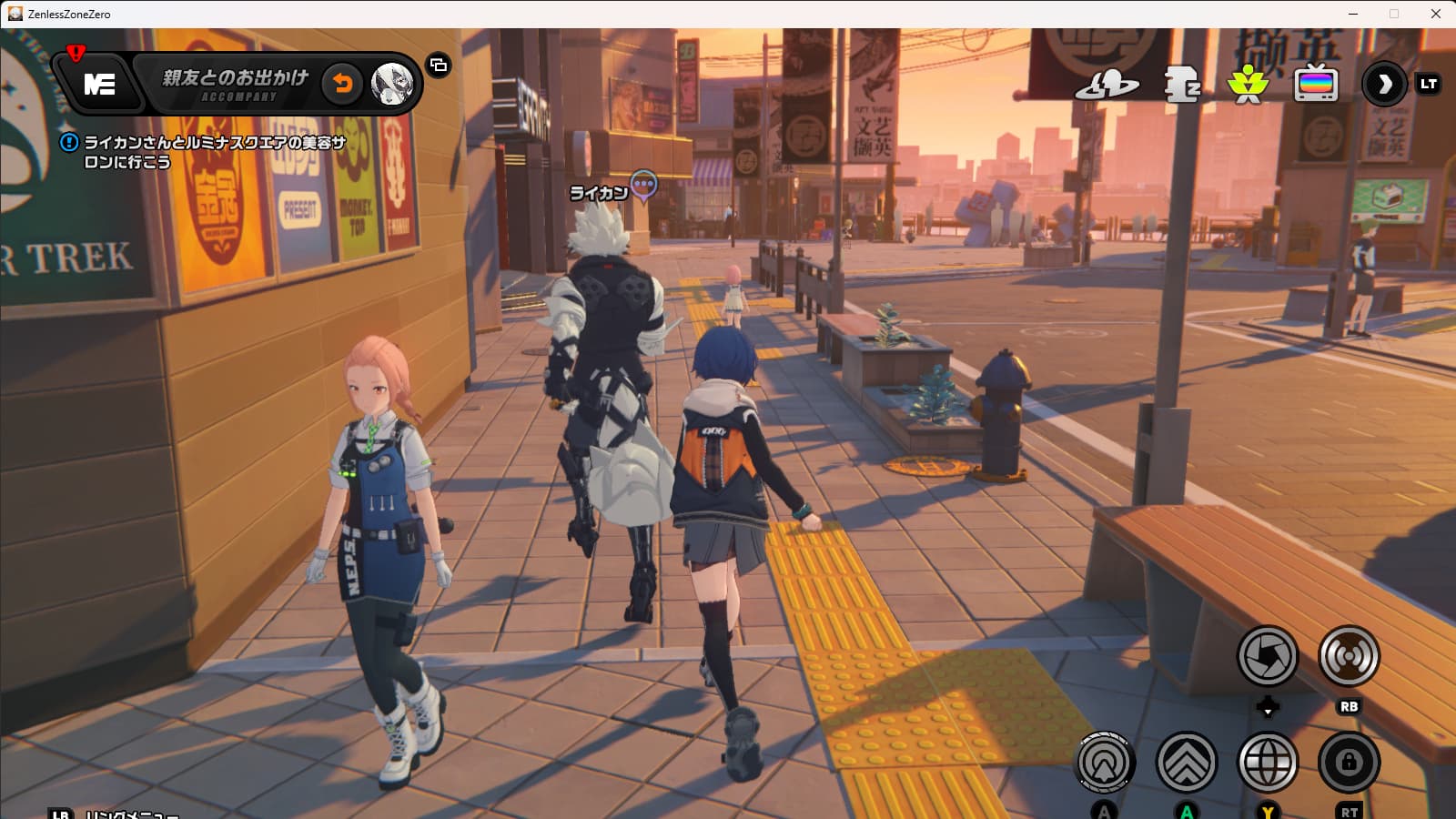Image resolution: width=1456 pixels, height=819 pixels.
Task: Open the camera shutter photo mode
Action: 1267,655
